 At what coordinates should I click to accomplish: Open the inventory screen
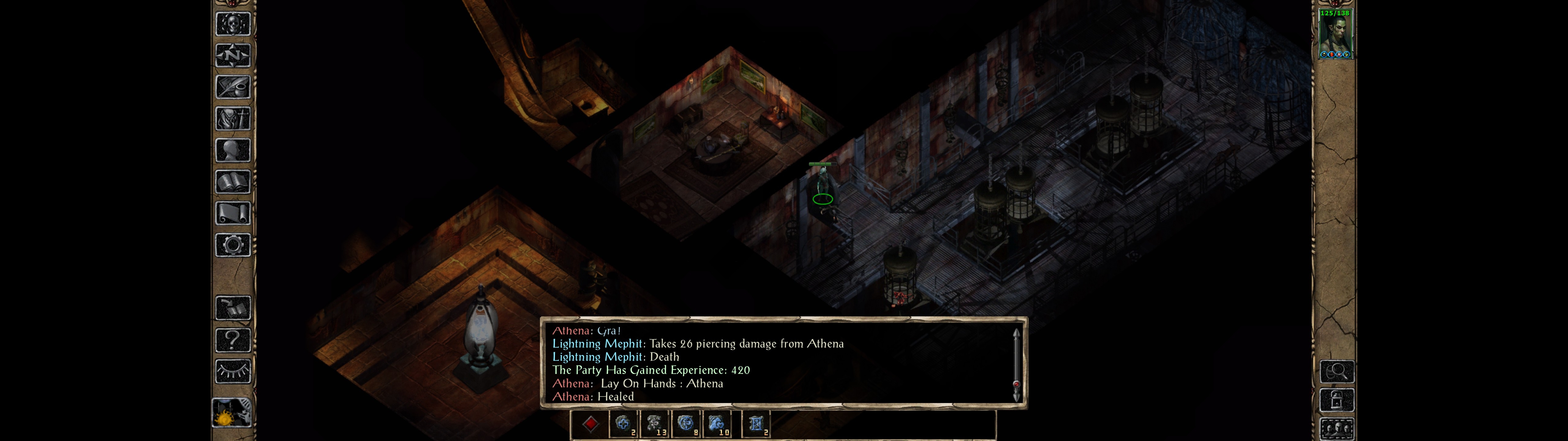coord(232,119)
